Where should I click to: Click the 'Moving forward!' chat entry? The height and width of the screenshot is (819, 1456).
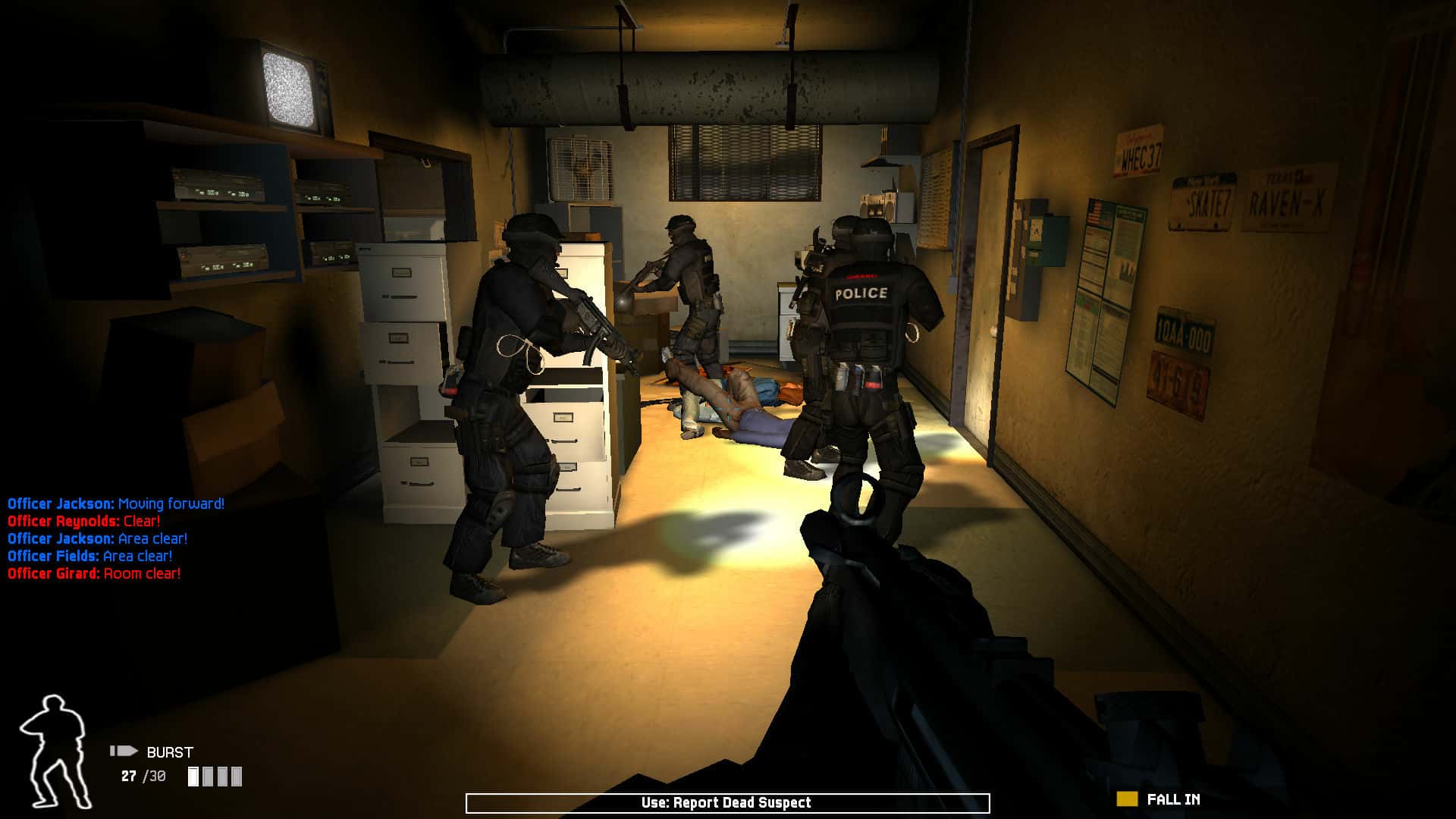(169, 501)
